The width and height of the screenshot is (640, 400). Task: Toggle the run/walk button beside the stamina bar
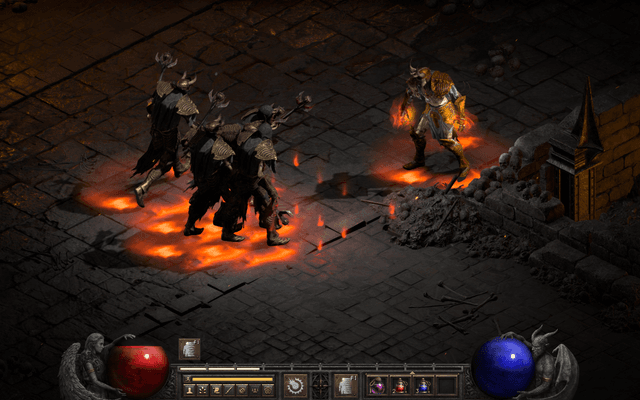click(x=187, y=379)
